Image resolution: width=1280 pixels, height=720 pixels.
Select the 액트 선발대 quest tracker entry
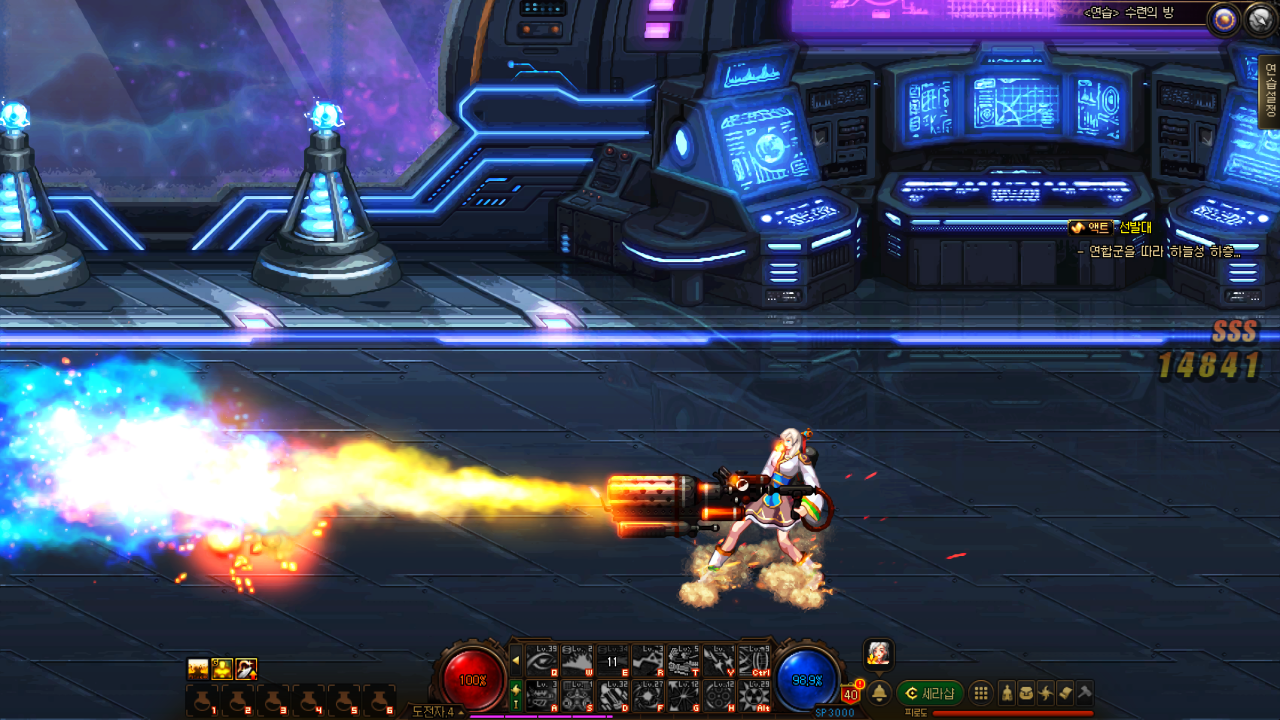click(x=1110, y=228)
